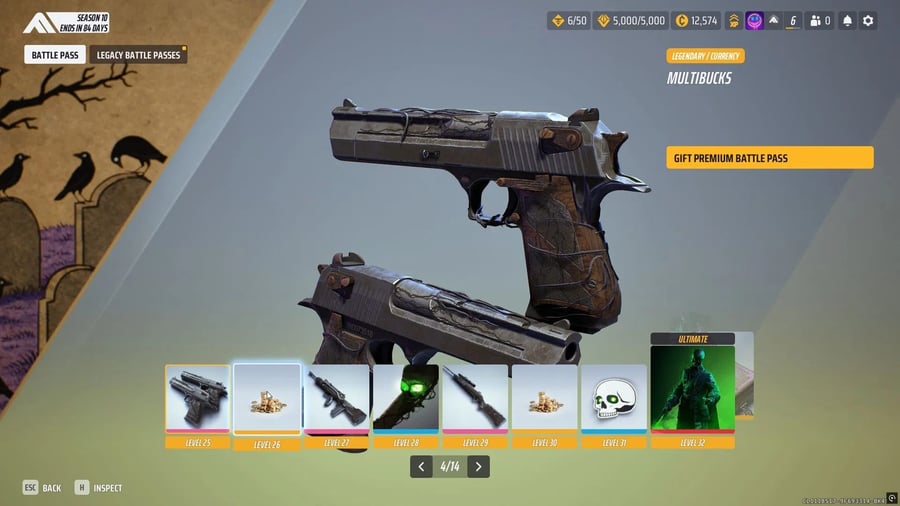
Task: Select the Level 27 rifle skin reward
Action: click(336, 398)
